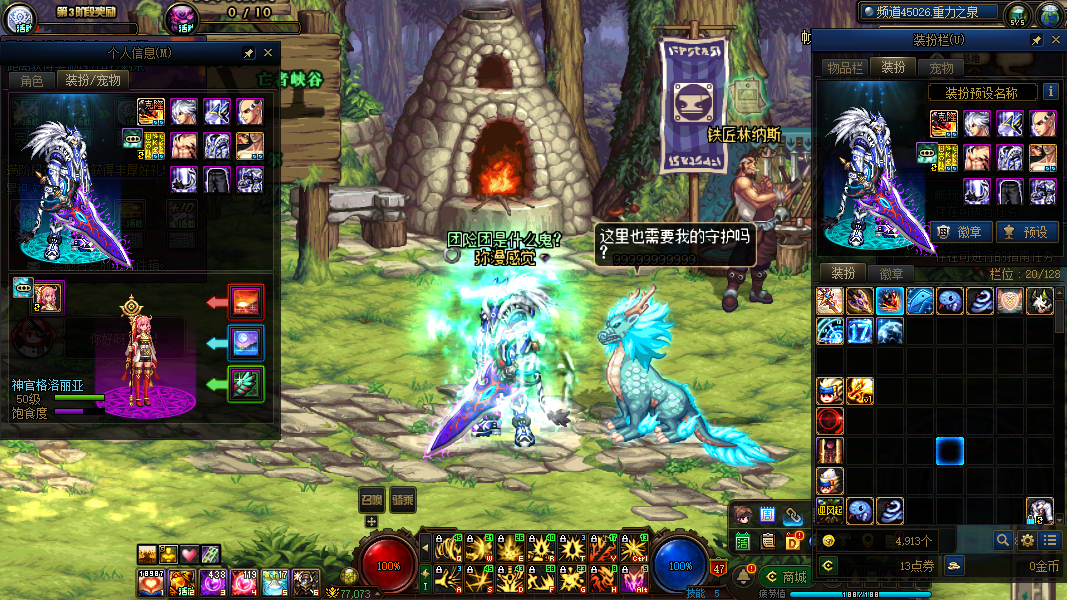Close the 个人信息 character info window
Image resolution: width=1067 pixels, height=600 pixels.
(x=268, y=53)
